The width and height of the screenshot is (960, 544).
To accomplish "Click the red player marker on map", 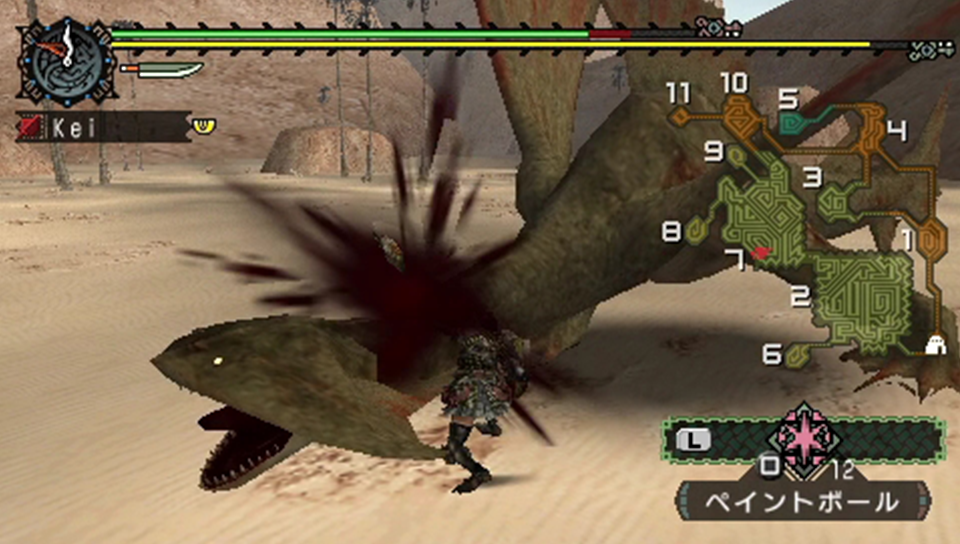I will [762, 254].
